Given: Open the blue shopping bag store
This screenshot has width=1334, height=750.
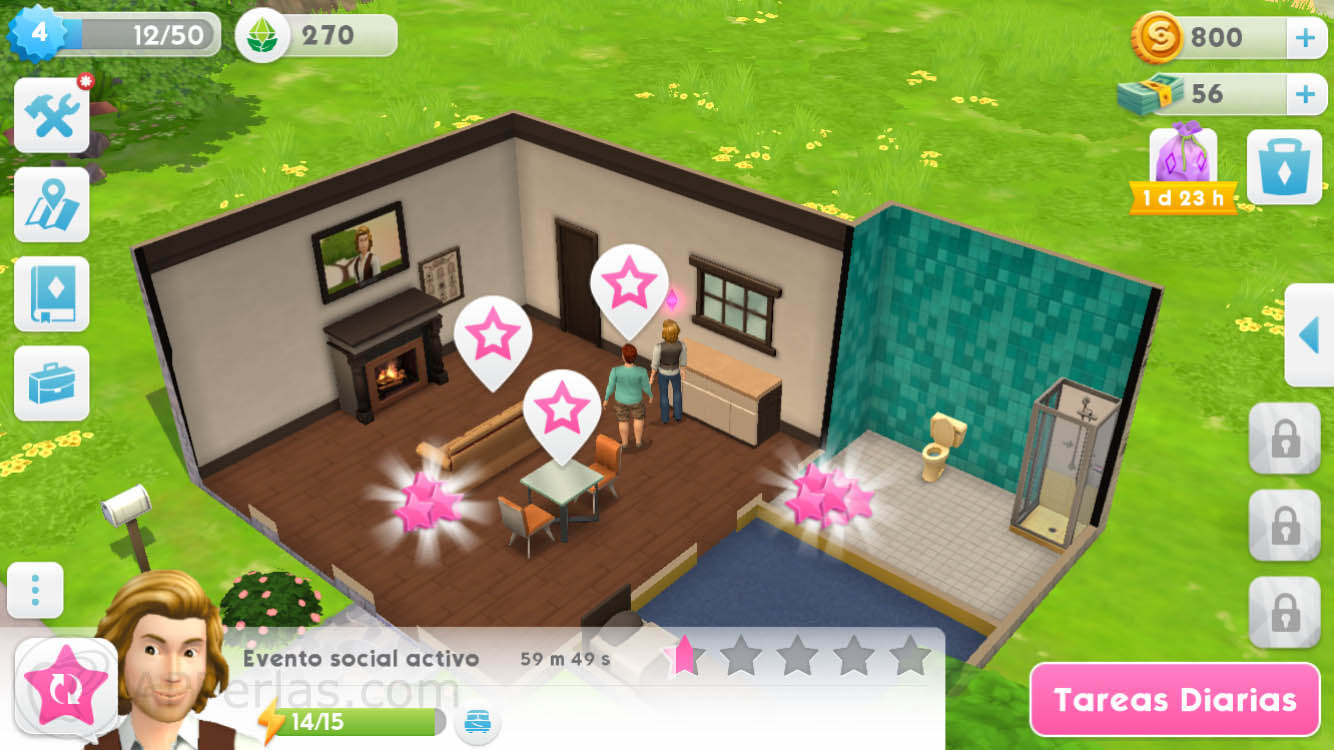Looking at the screenshot, I should 1284,167.
